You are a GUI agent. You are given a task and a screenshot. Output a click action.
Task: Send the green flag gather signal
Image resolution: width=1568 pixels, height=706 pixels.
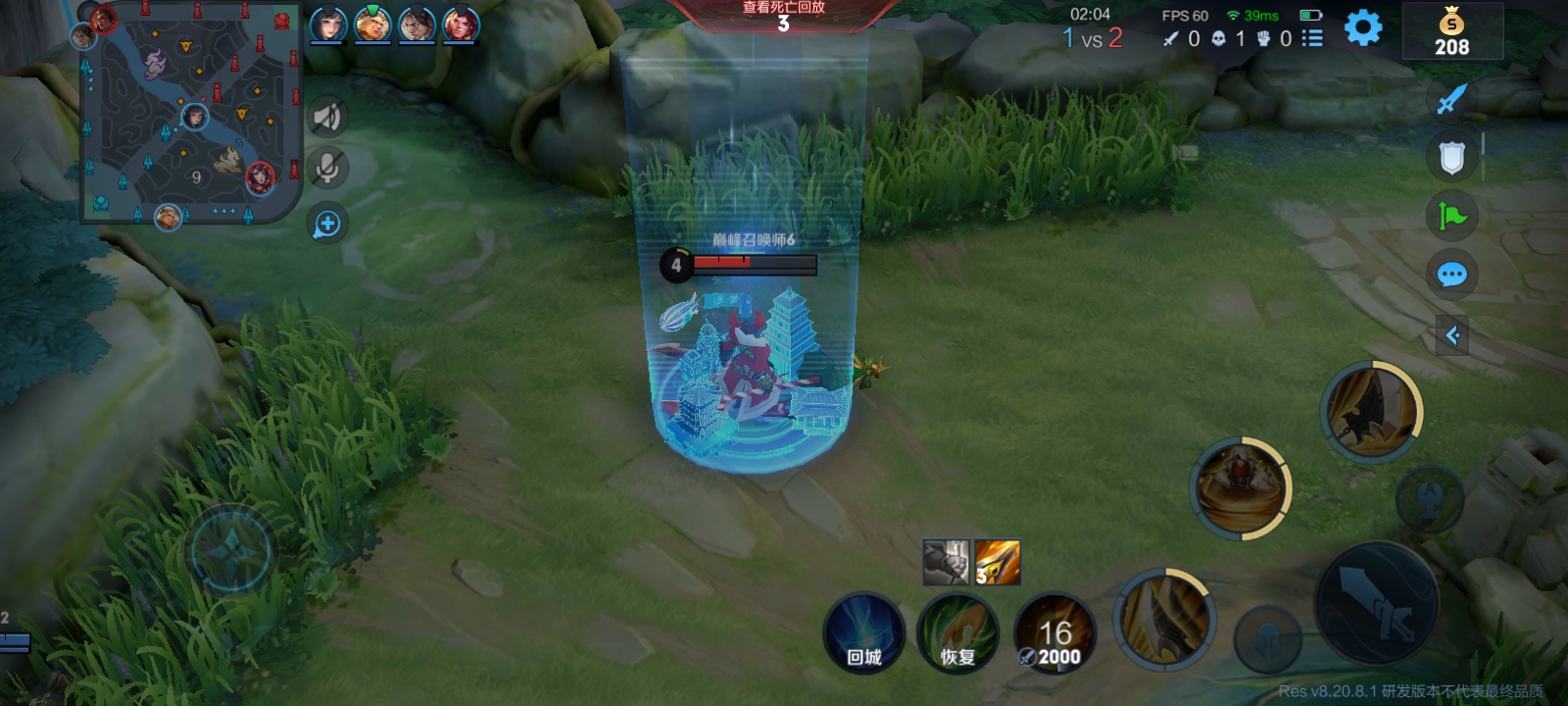[x=1451, y=216]
